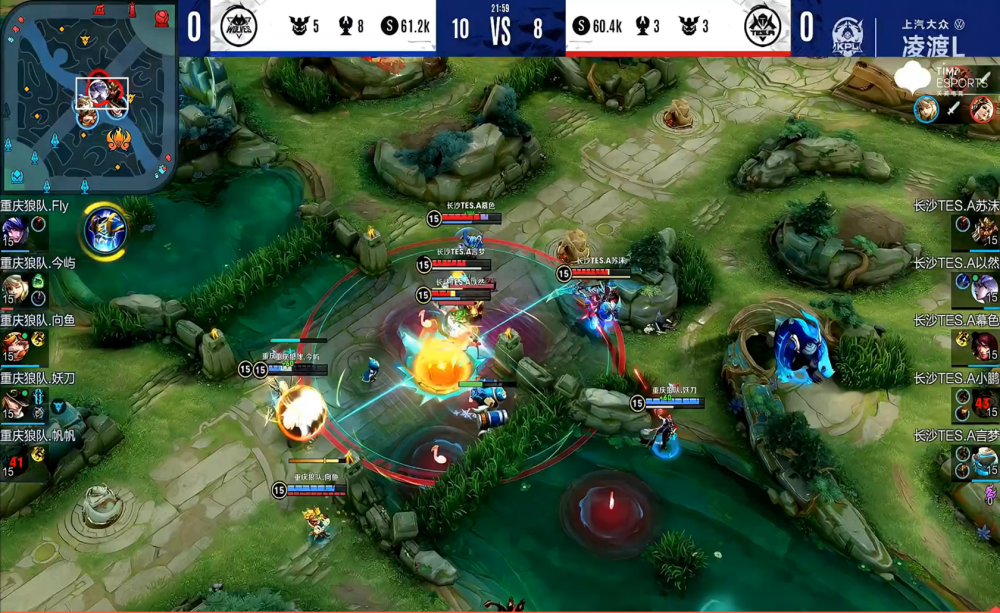Open the Wolves team logo
1000x613 pixels.
(x=240, y=27)
